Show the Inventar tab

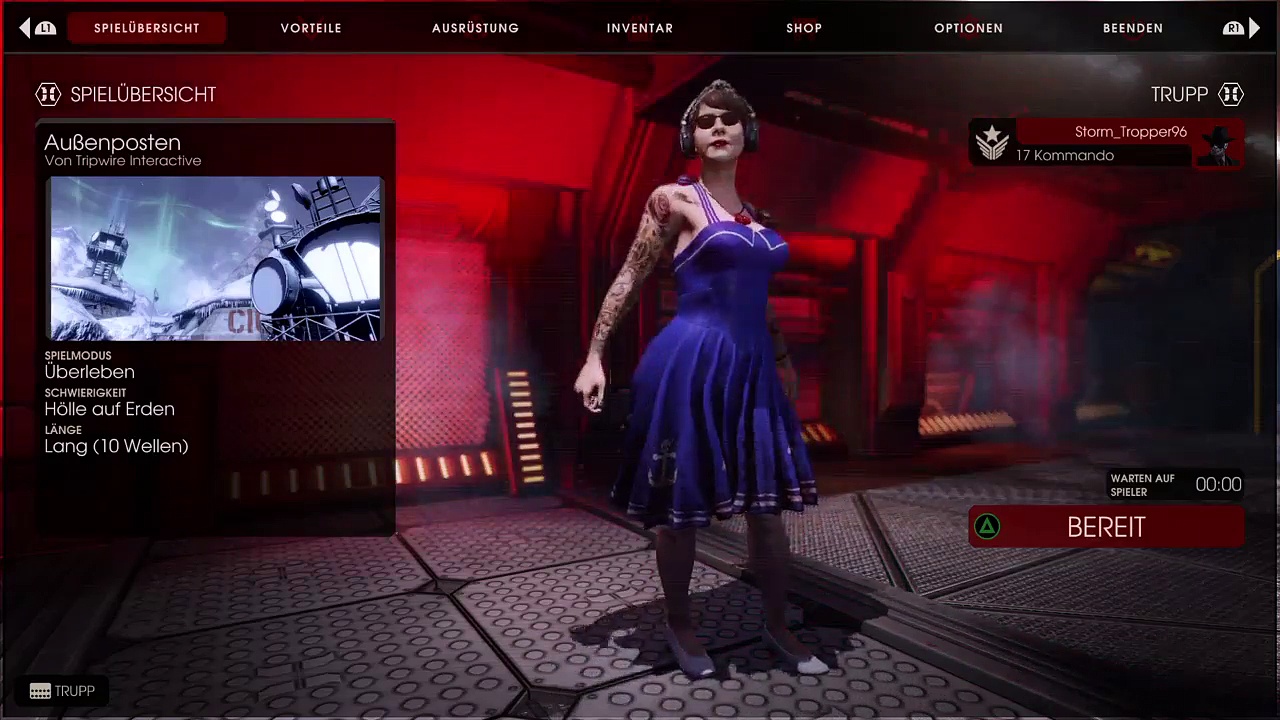click(639, 28)
